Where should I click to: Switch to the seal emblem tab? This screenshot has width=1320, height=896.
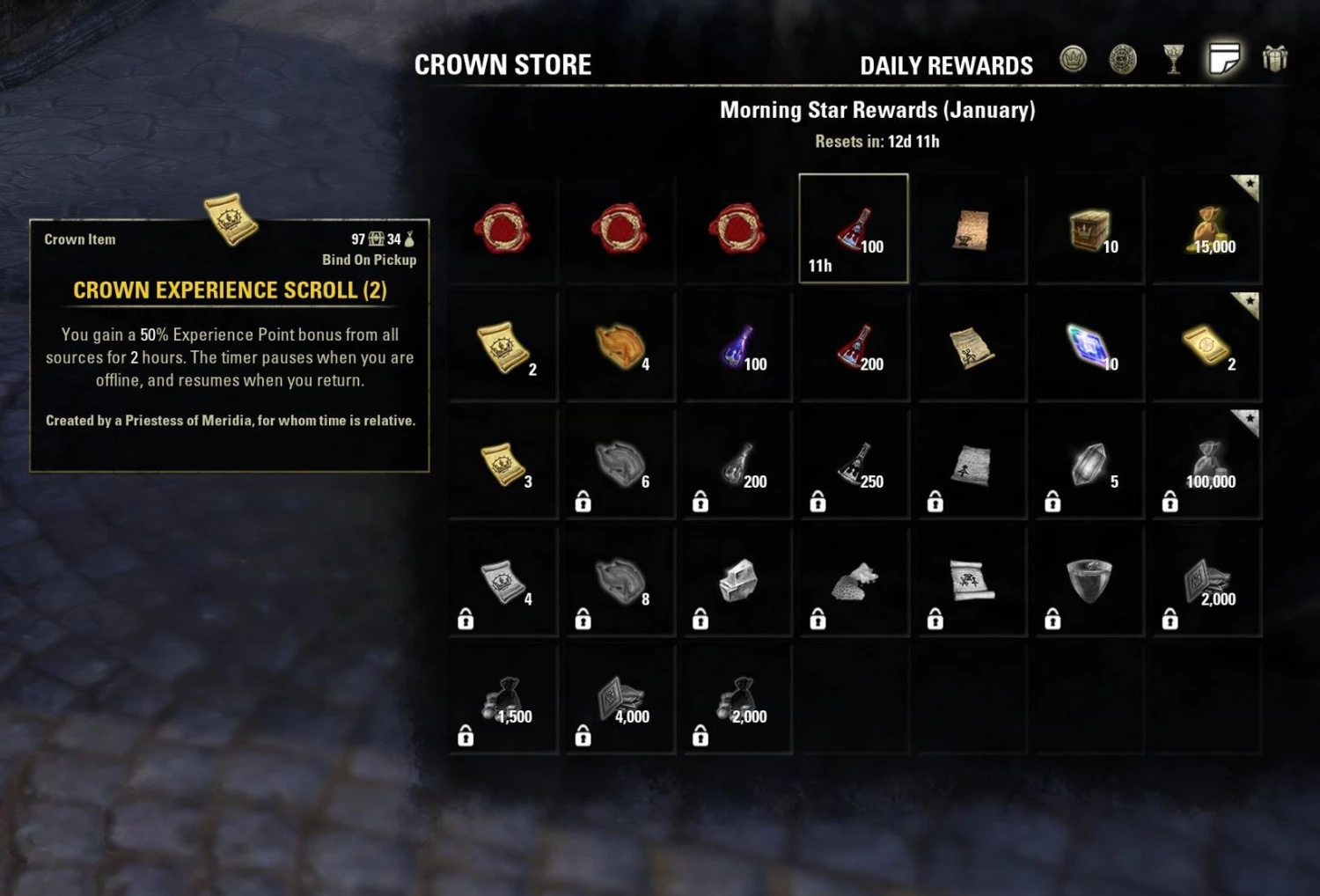[x=1123, y=60]
